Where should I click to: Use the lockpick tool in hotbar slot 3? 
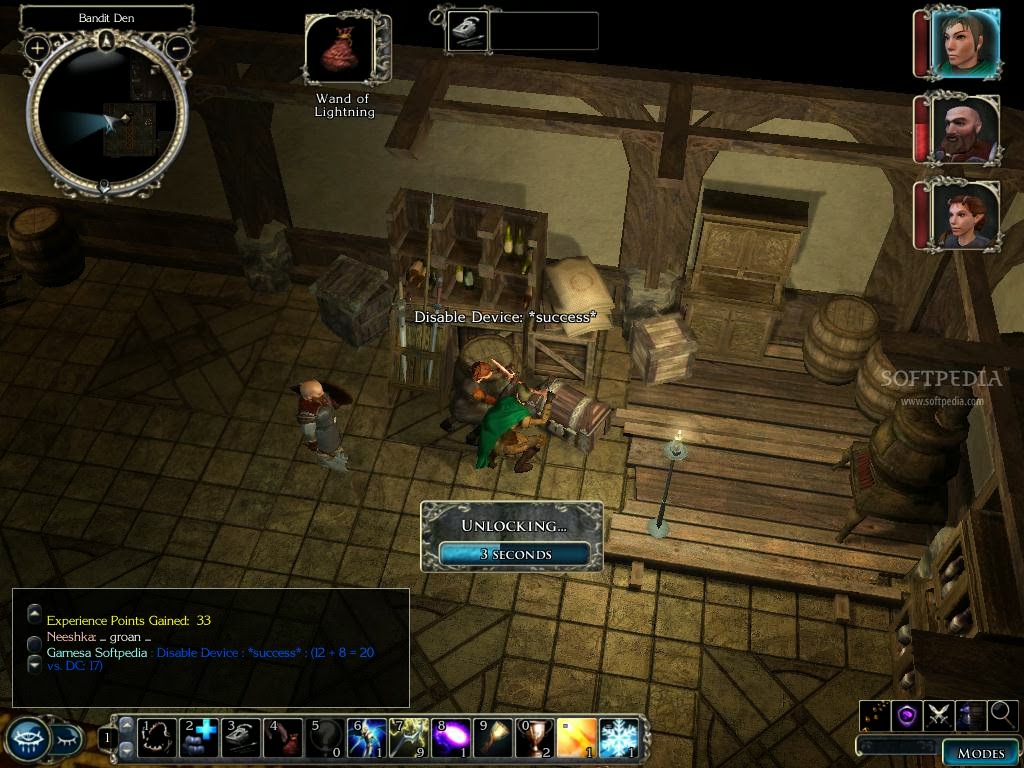click(241, 738)
